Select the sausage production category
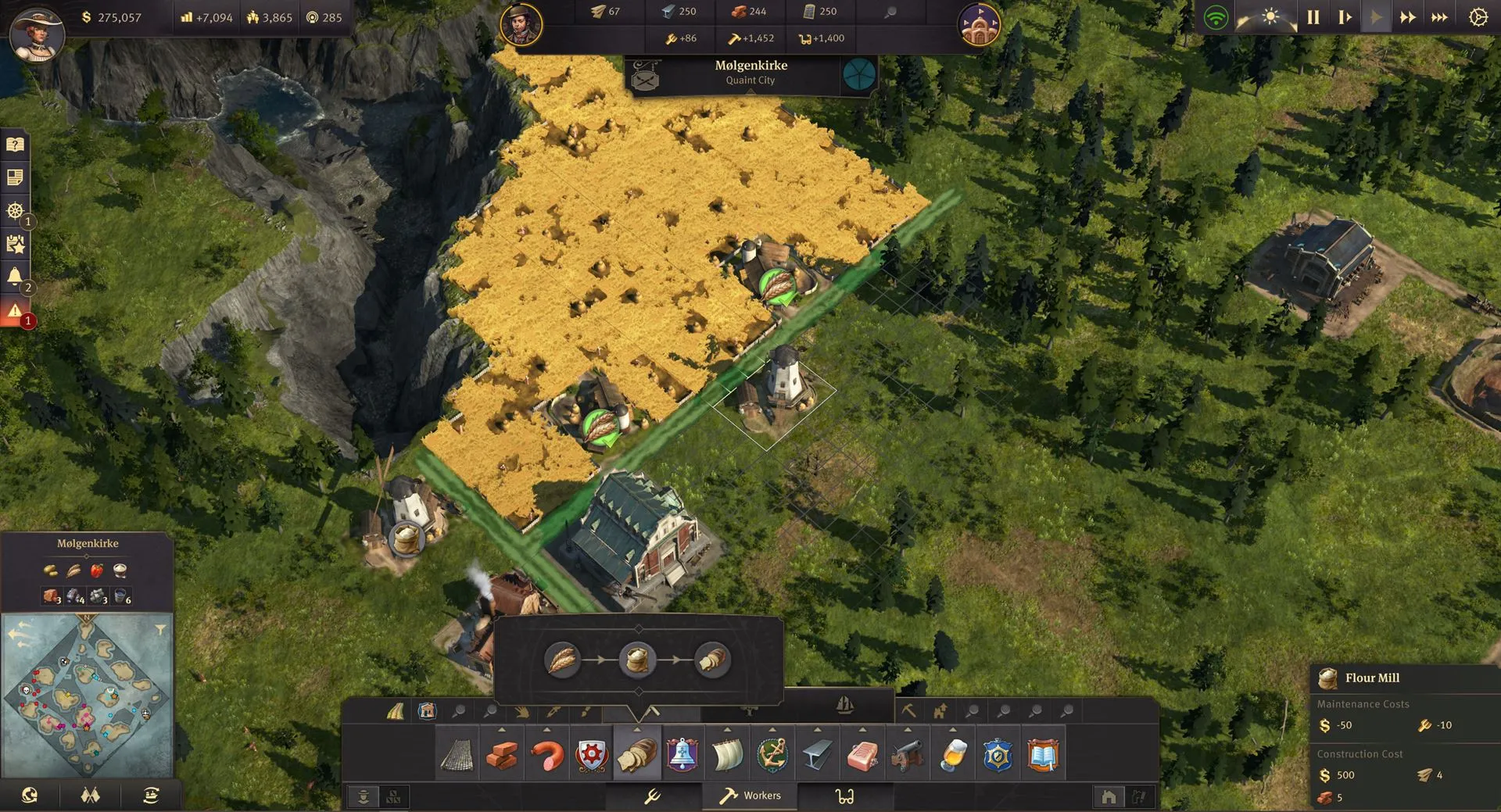This screenshot has width=1501, height=812. pyautogui.click(x=546, y=756)
